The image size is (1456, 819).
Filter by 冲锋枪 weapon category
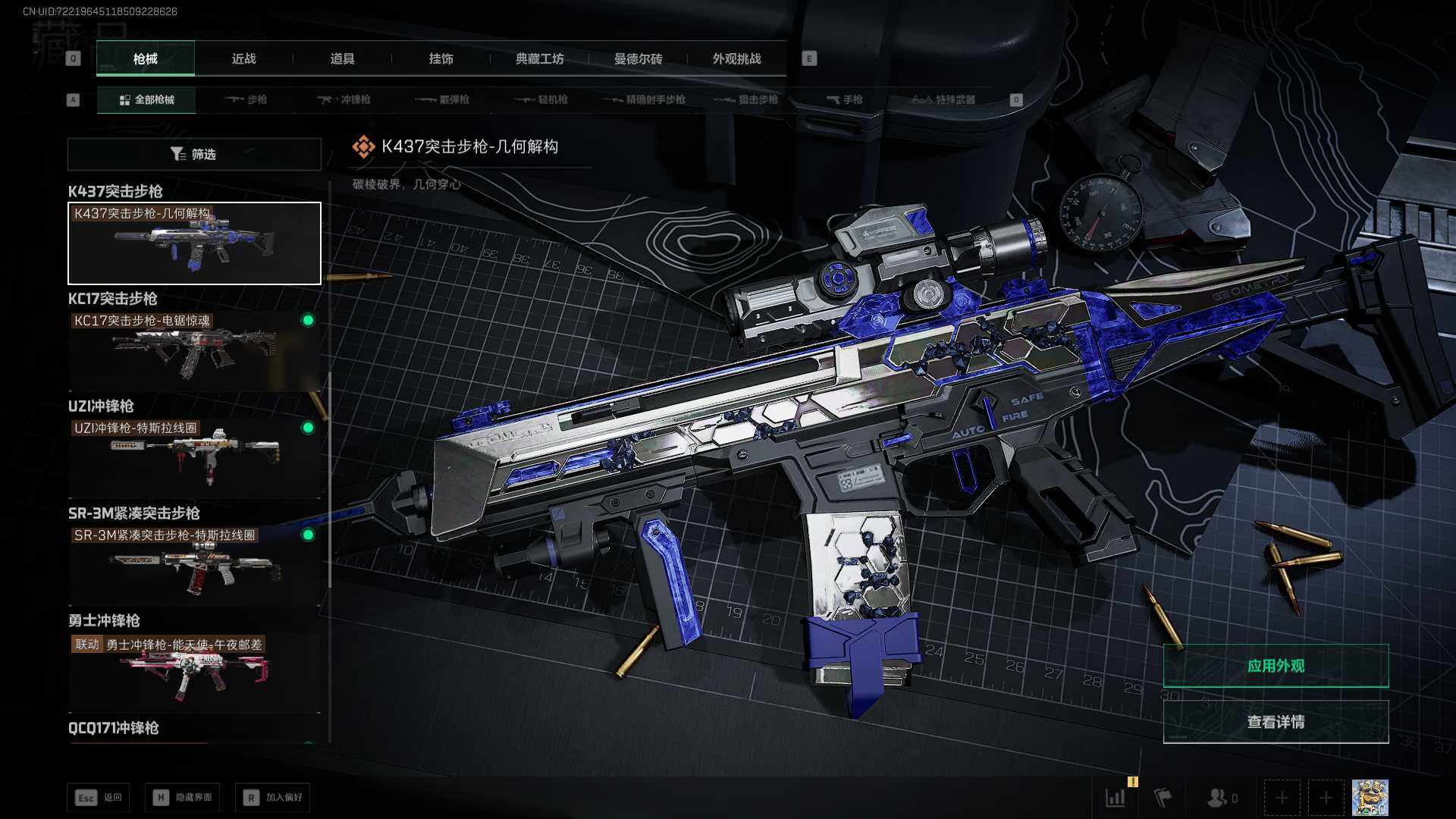344,99
